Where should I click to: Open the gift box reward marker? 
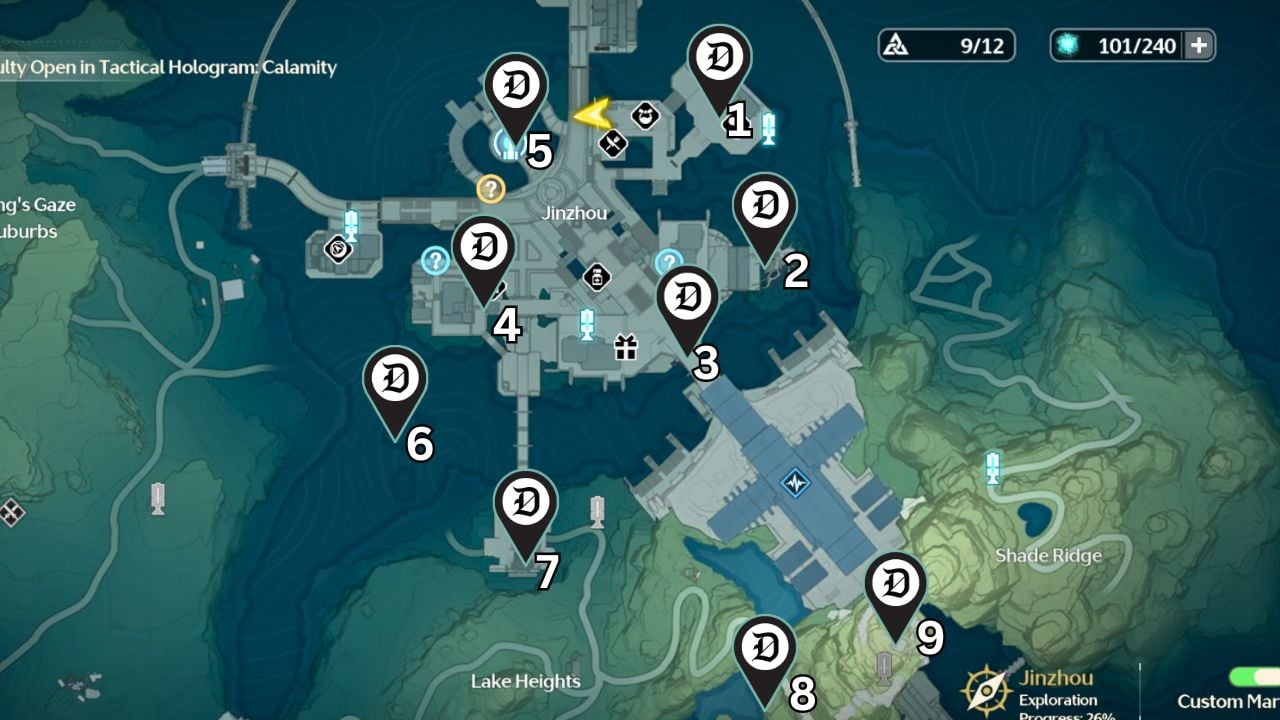628,345
